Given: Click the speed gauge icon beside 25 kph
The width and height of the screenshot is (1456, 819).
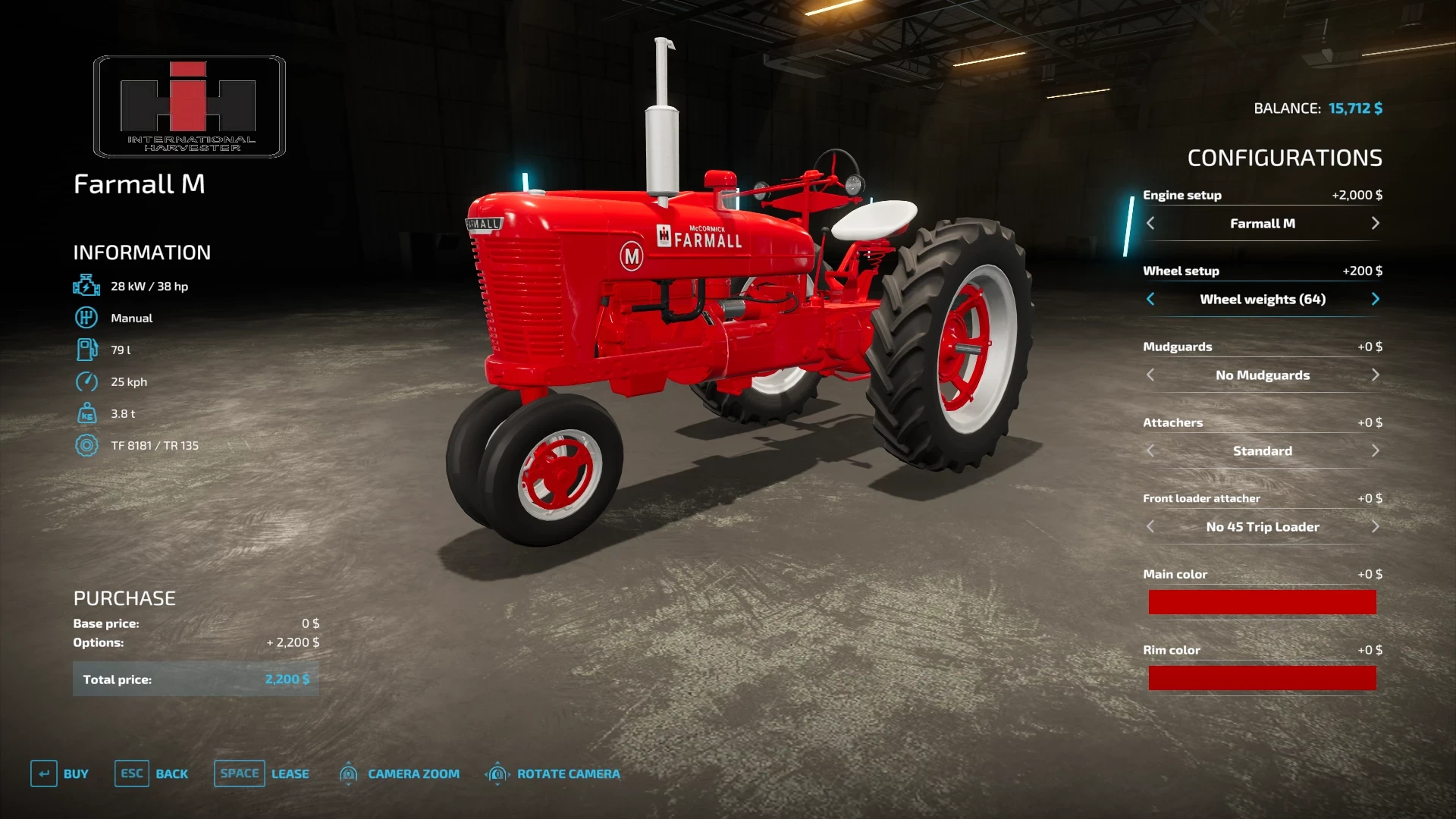Looking at the screenshot, I should coord(87,381).
